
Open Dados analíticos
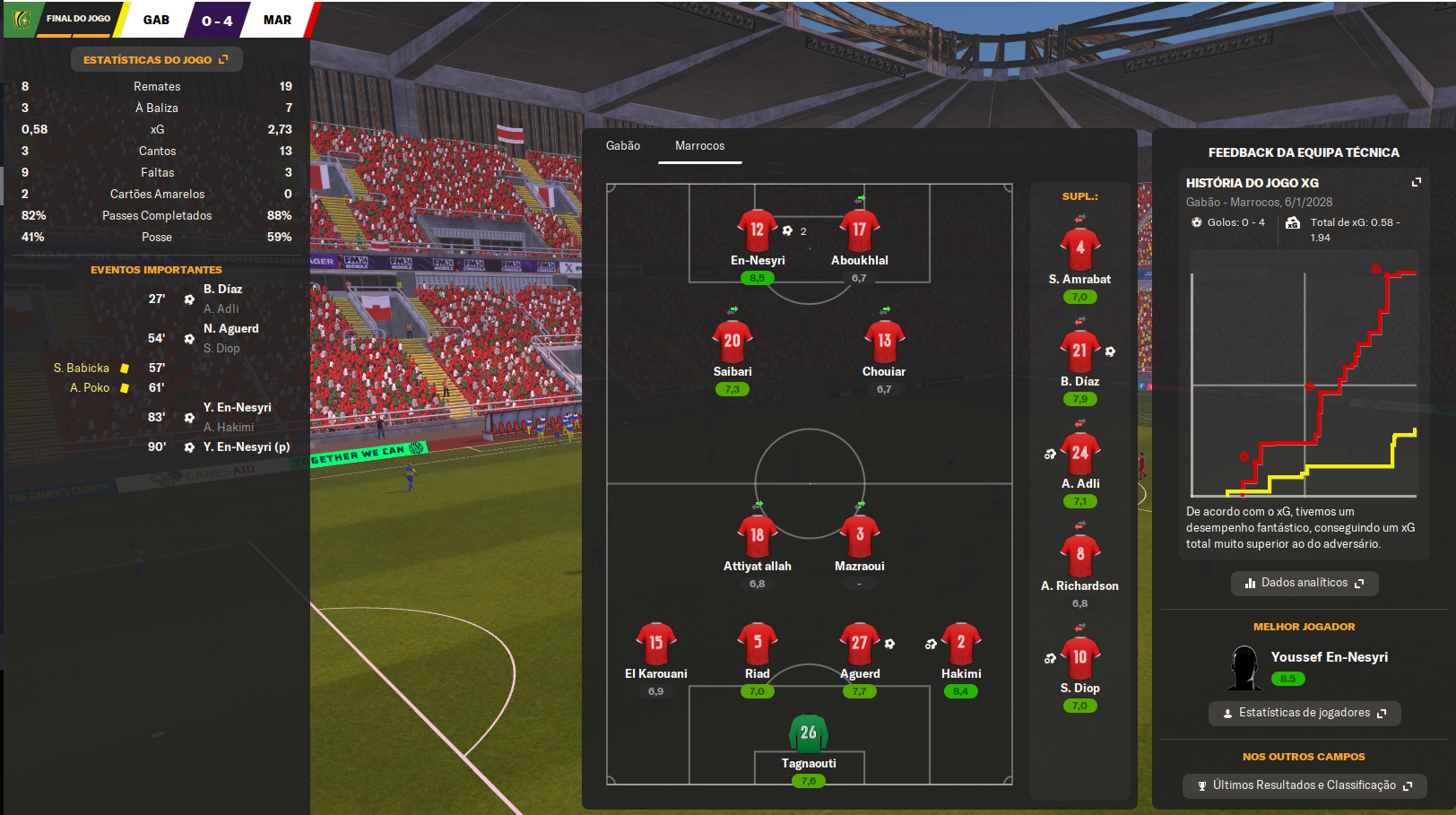point(1304,583)
